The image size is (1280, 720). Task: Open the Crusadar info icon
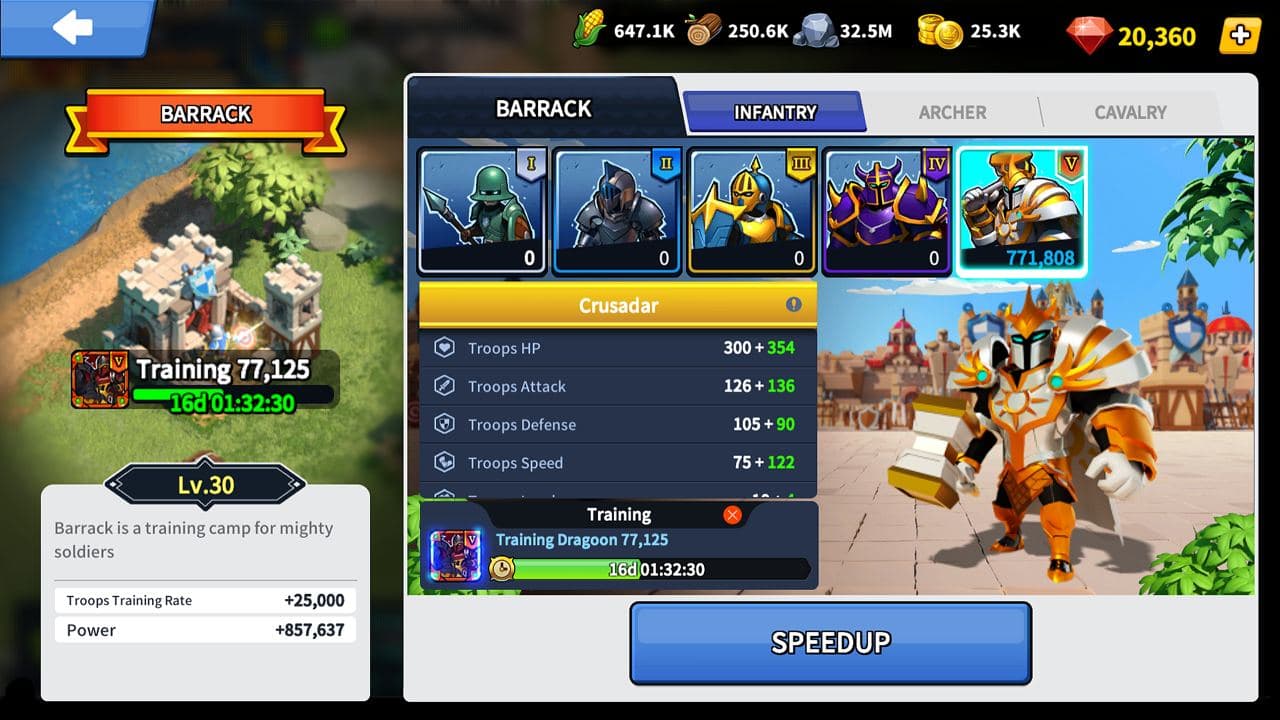tap(795, 304)
